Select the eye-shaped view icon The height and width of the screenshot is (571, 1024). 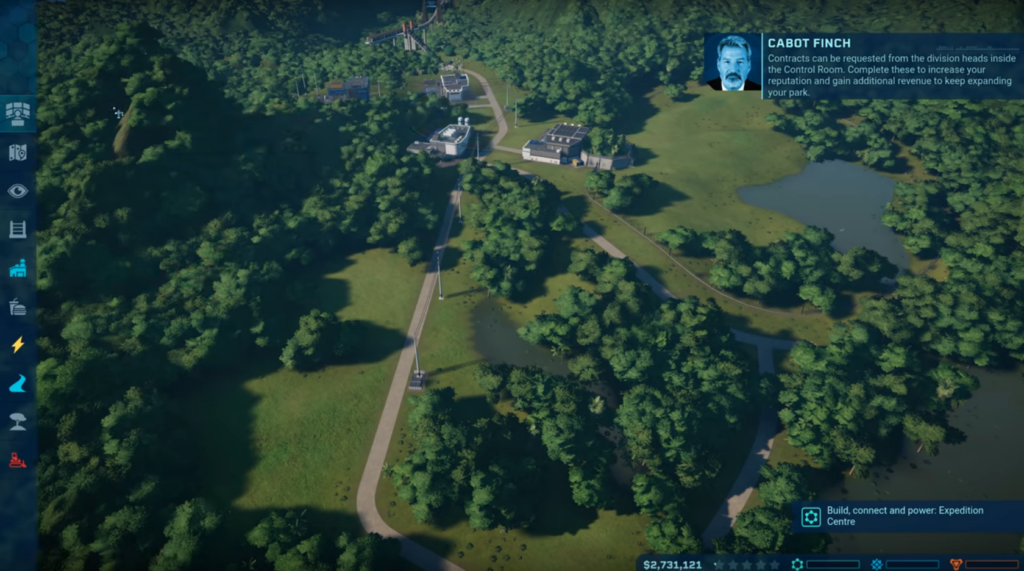click(x=18, y=191)
